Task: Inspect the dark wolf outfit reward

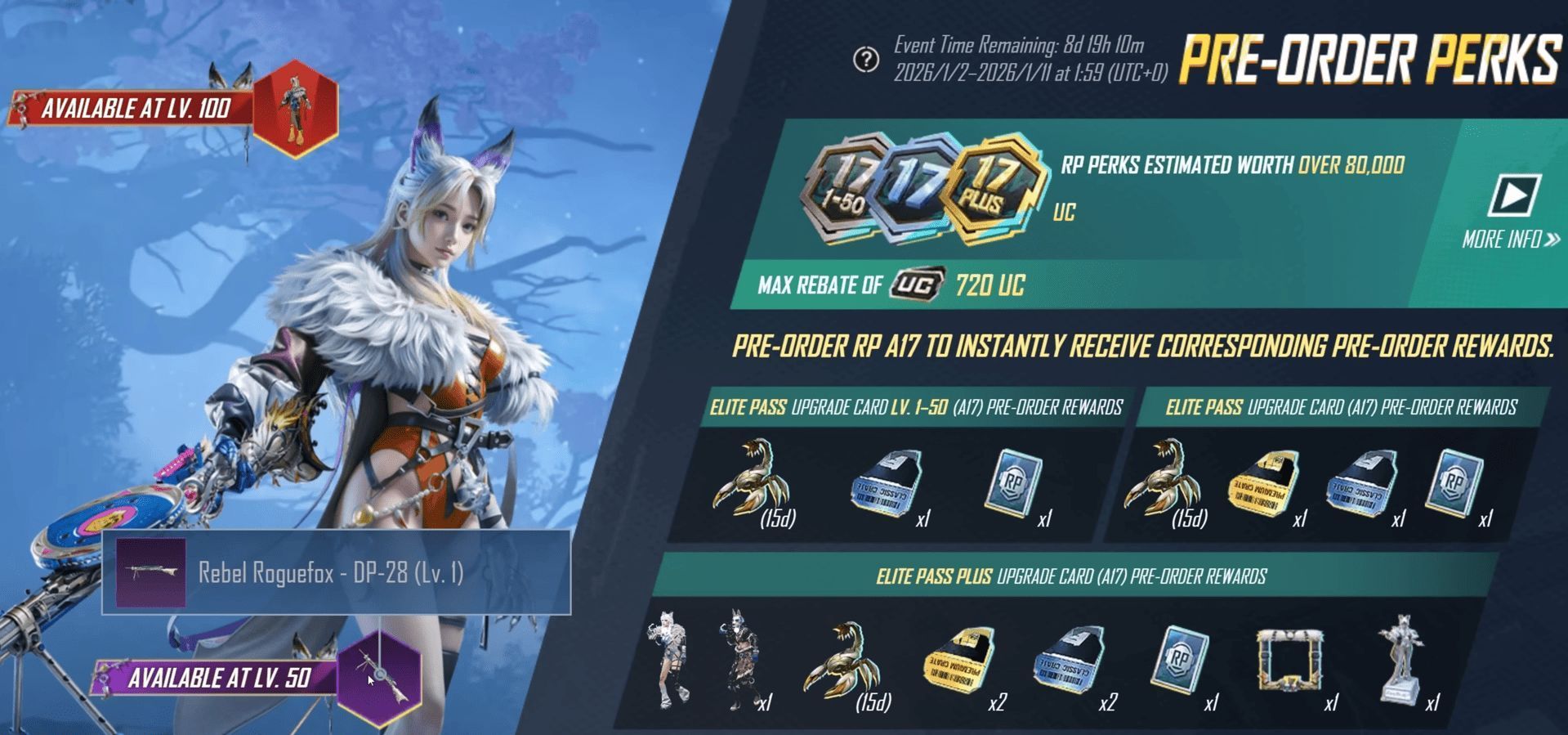Action: [738, 661]
